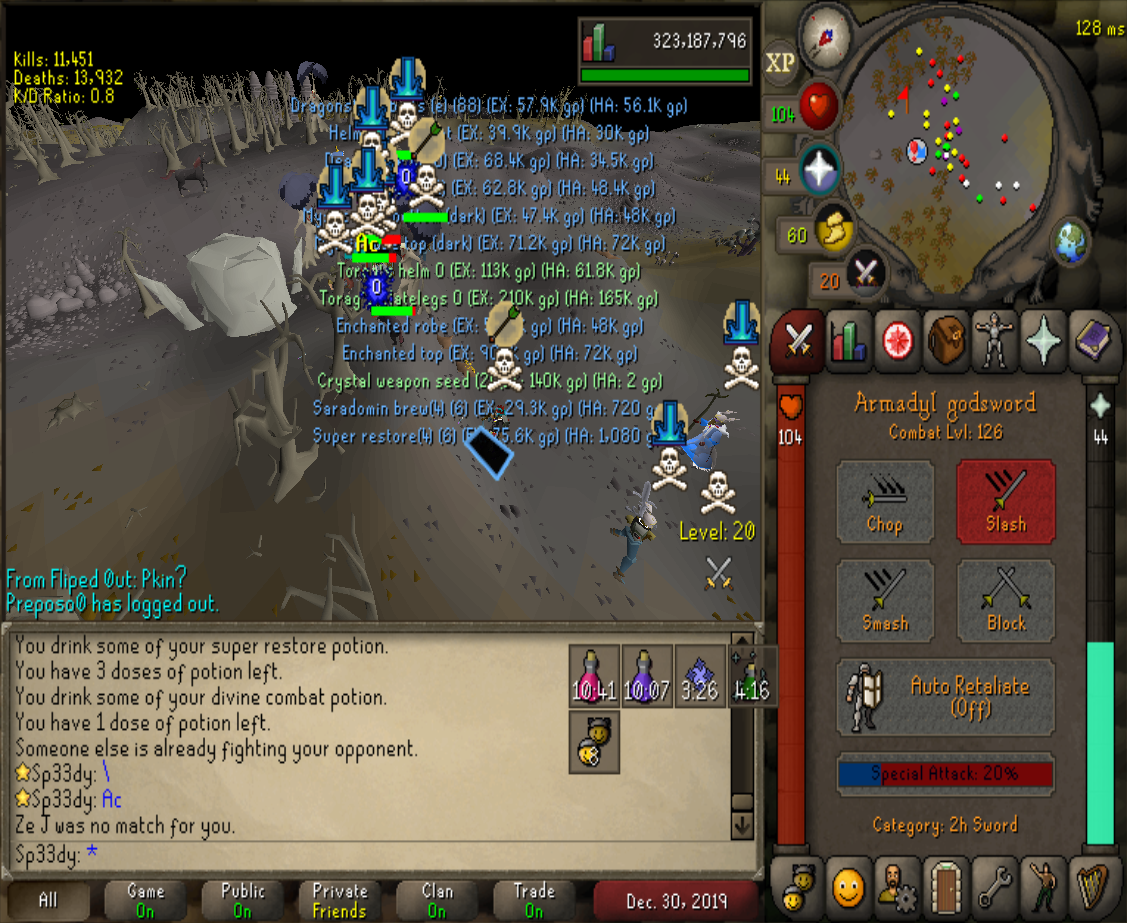Open the Spellbook tab

coord(1091,341)
